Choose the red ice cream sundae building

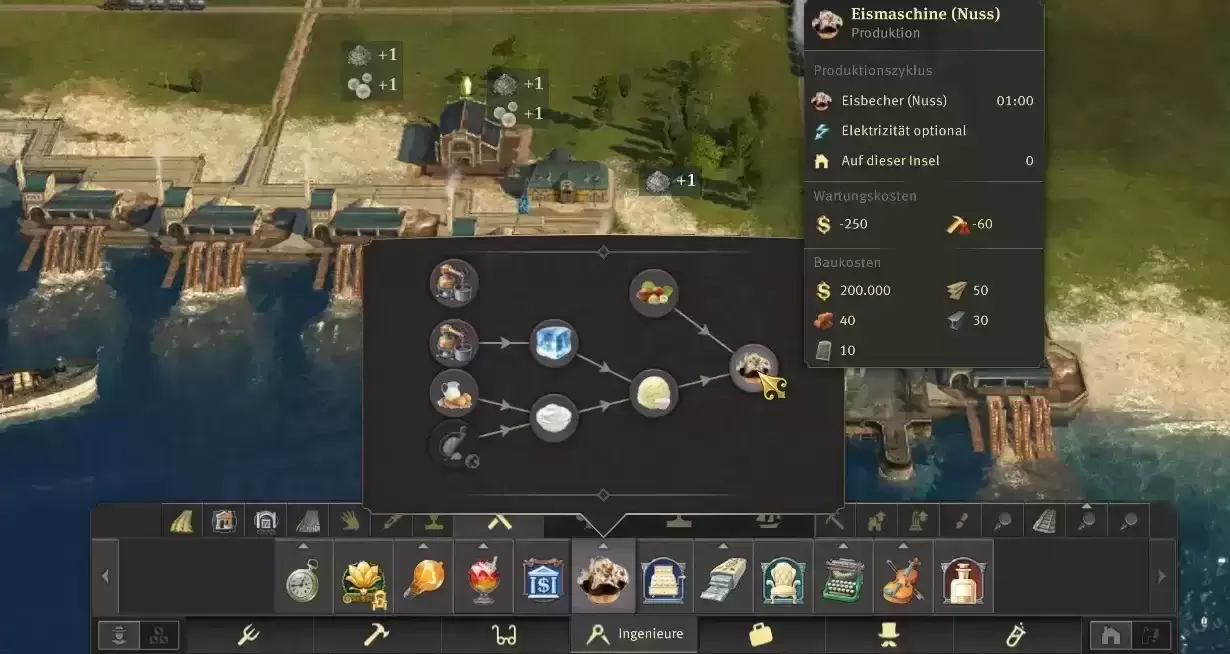click(x=483, y=579)
